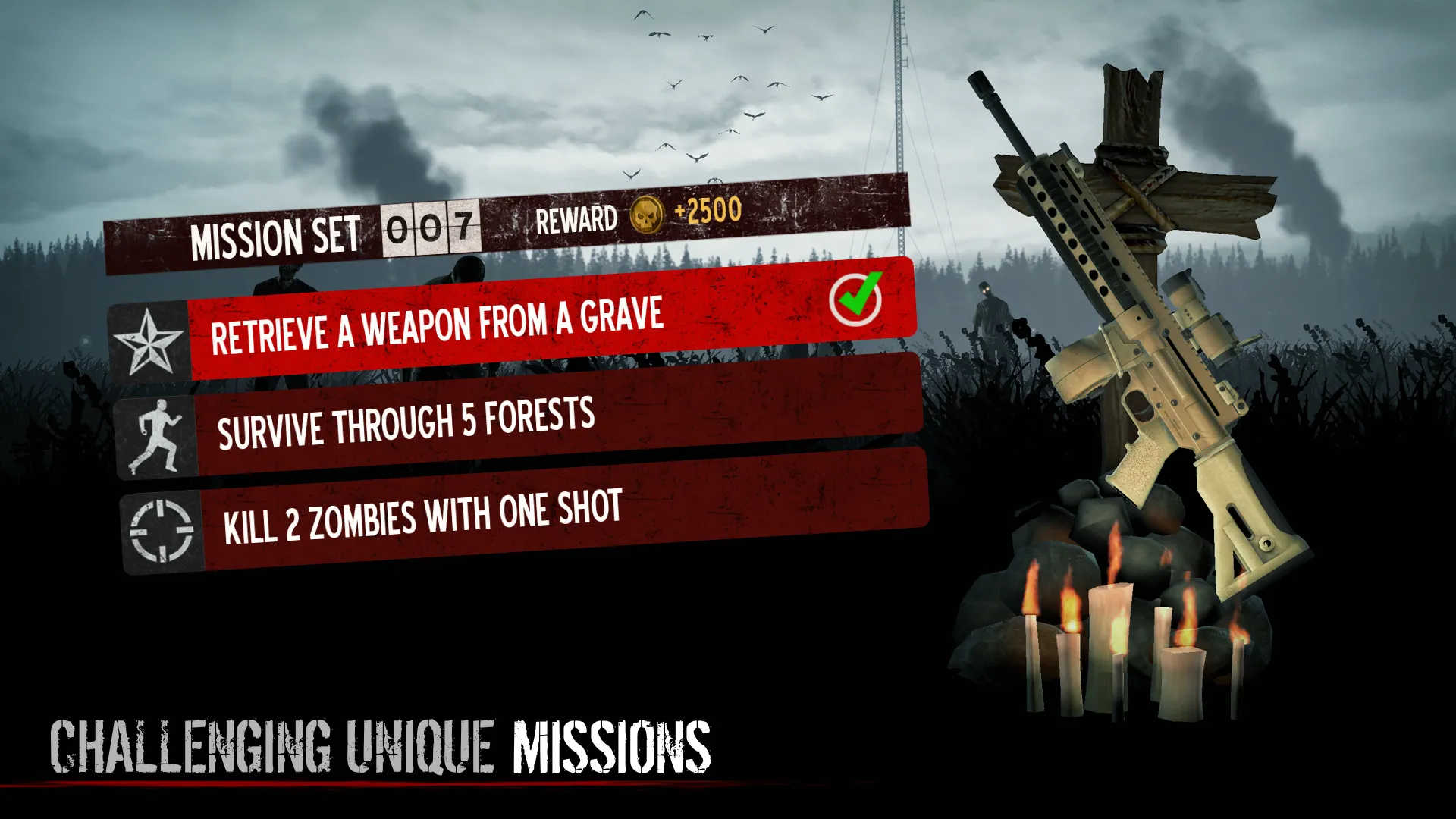The image size is (1456, 819).
Task: Open the mission set 007 counter
Action: tap(432, 227)
